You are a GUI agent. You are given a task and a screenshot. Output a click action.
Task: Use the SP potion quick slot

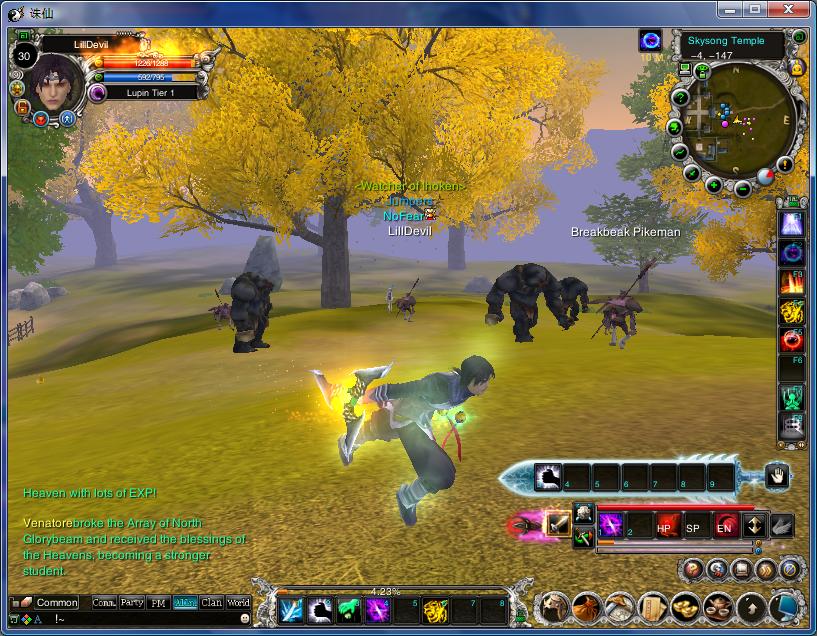694,526
